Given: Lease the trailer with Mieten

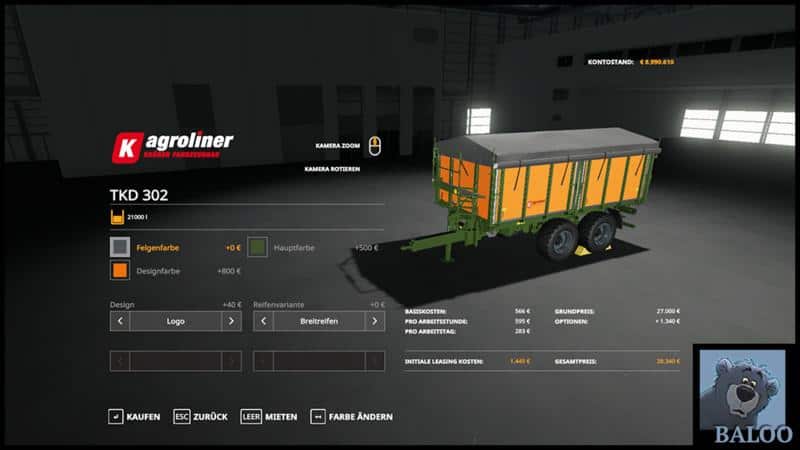Looking at the screenshot, I should pos(268,416).
